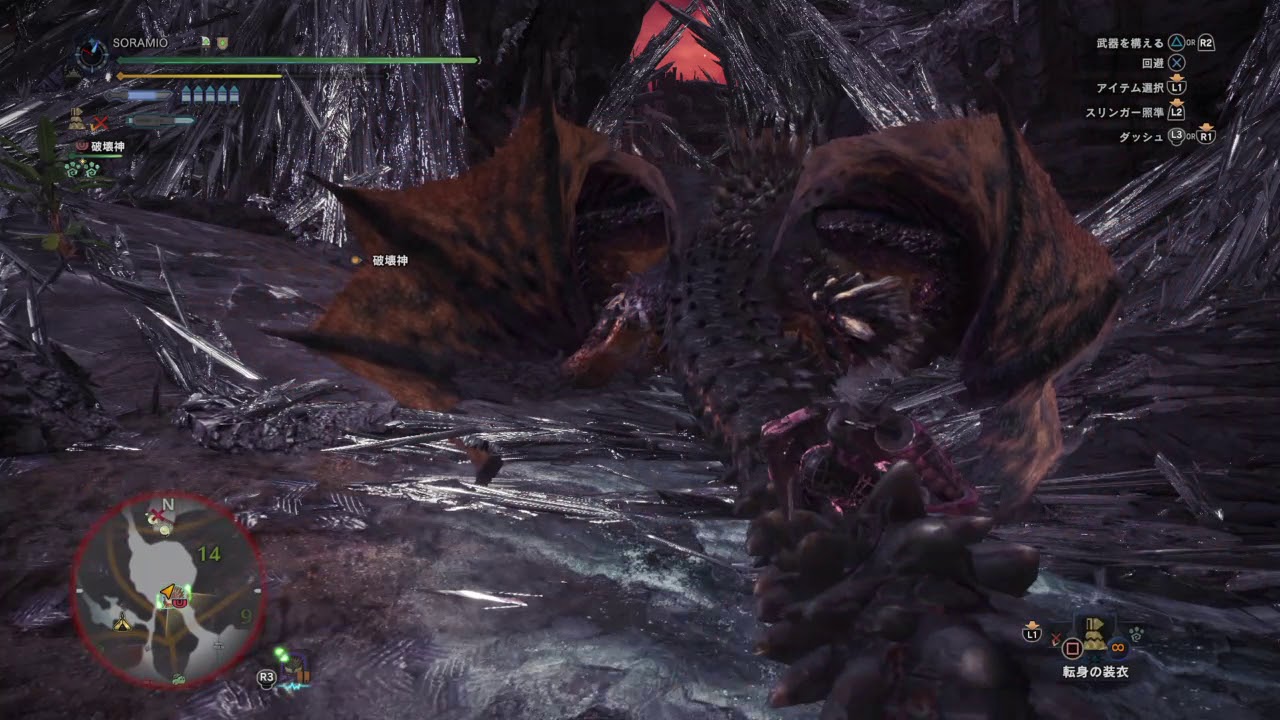Click the red monster marker at minimap center
Image resolution: width=1280 pixels, height=720 pixels.
point(181,600)
